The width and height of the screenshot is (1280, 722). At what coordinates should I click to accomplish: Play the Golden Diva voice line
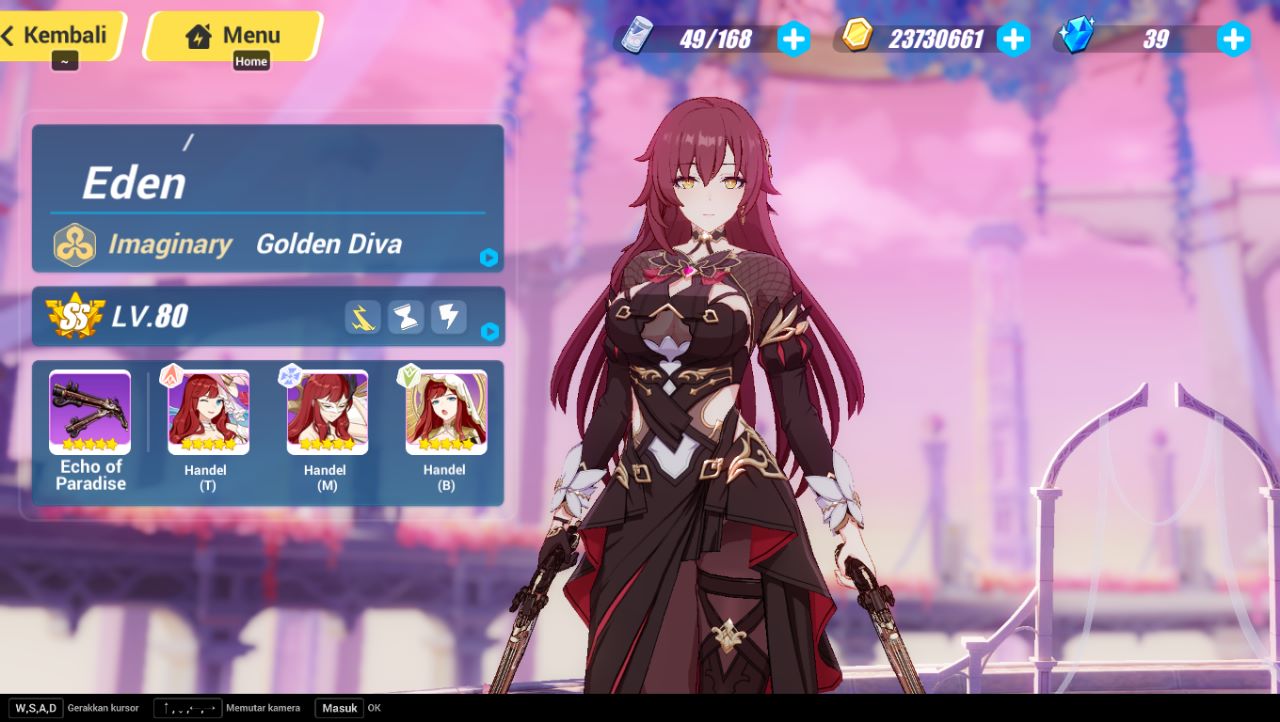tap(488, 258)
